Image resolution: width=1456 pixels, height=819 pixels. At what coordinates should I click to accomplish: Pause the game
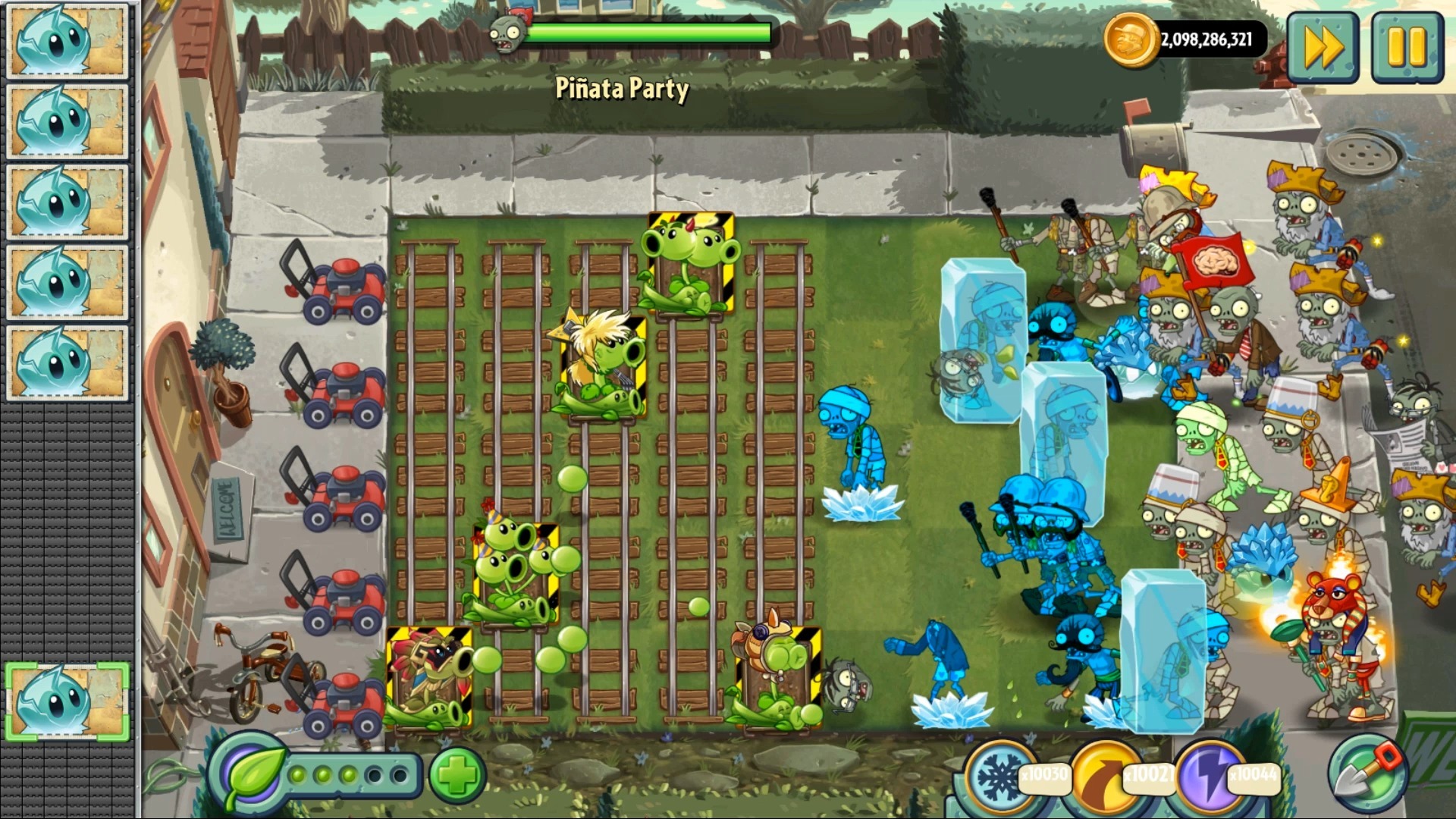(1407, 47)
